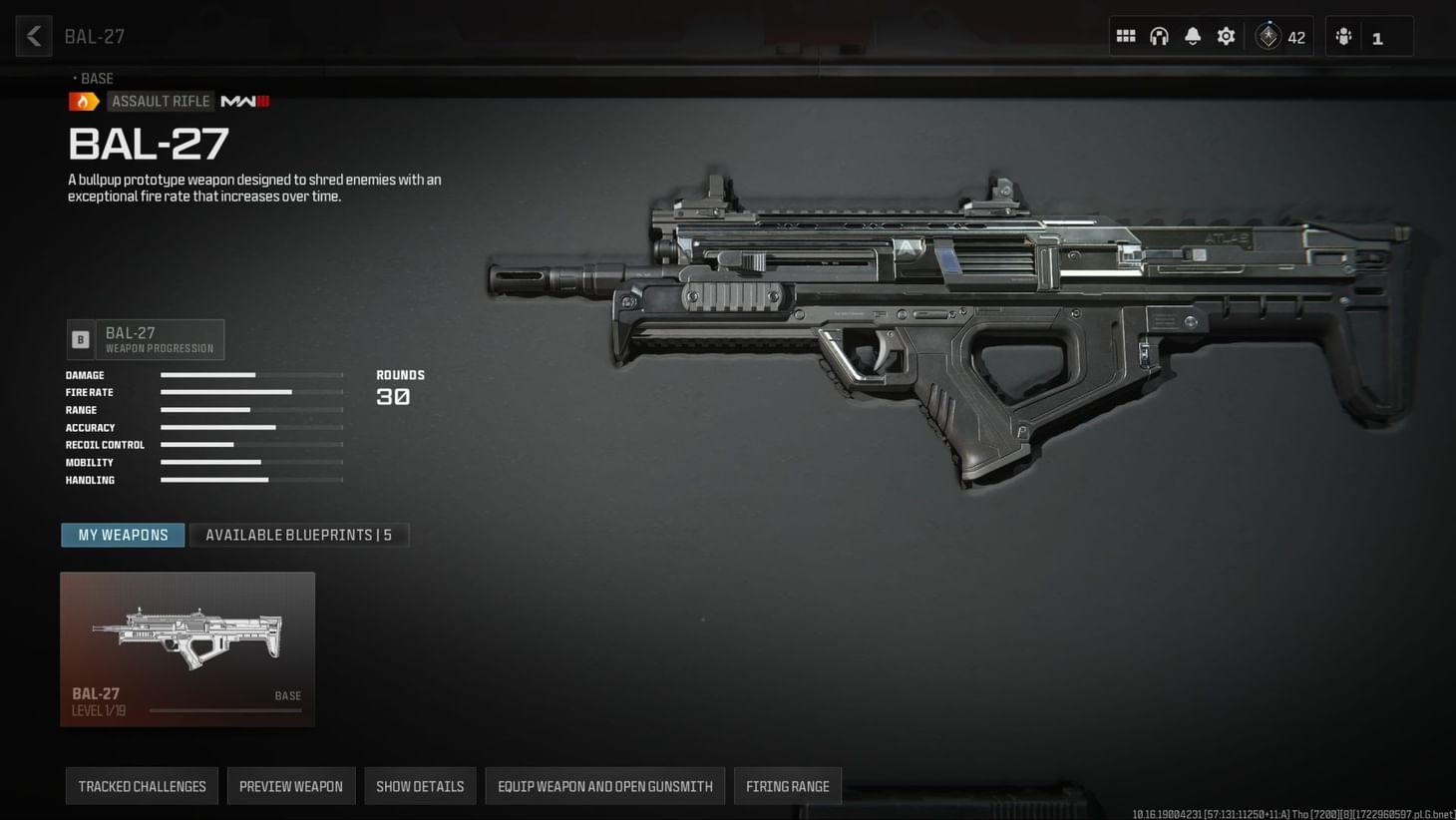This screenshot has height=820, width=1456.
Task: Select the BAL-27 Base weapon thumbnail
Action: pos(186,638)
